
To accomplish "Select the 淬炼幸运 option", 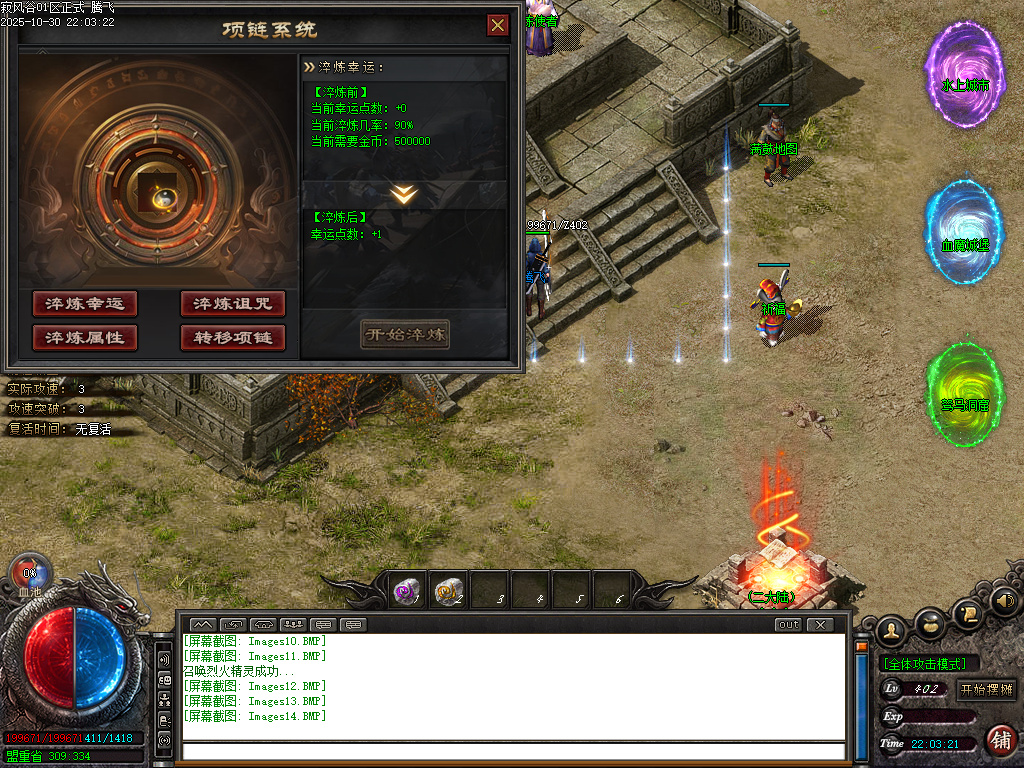I will coord(84,304).
